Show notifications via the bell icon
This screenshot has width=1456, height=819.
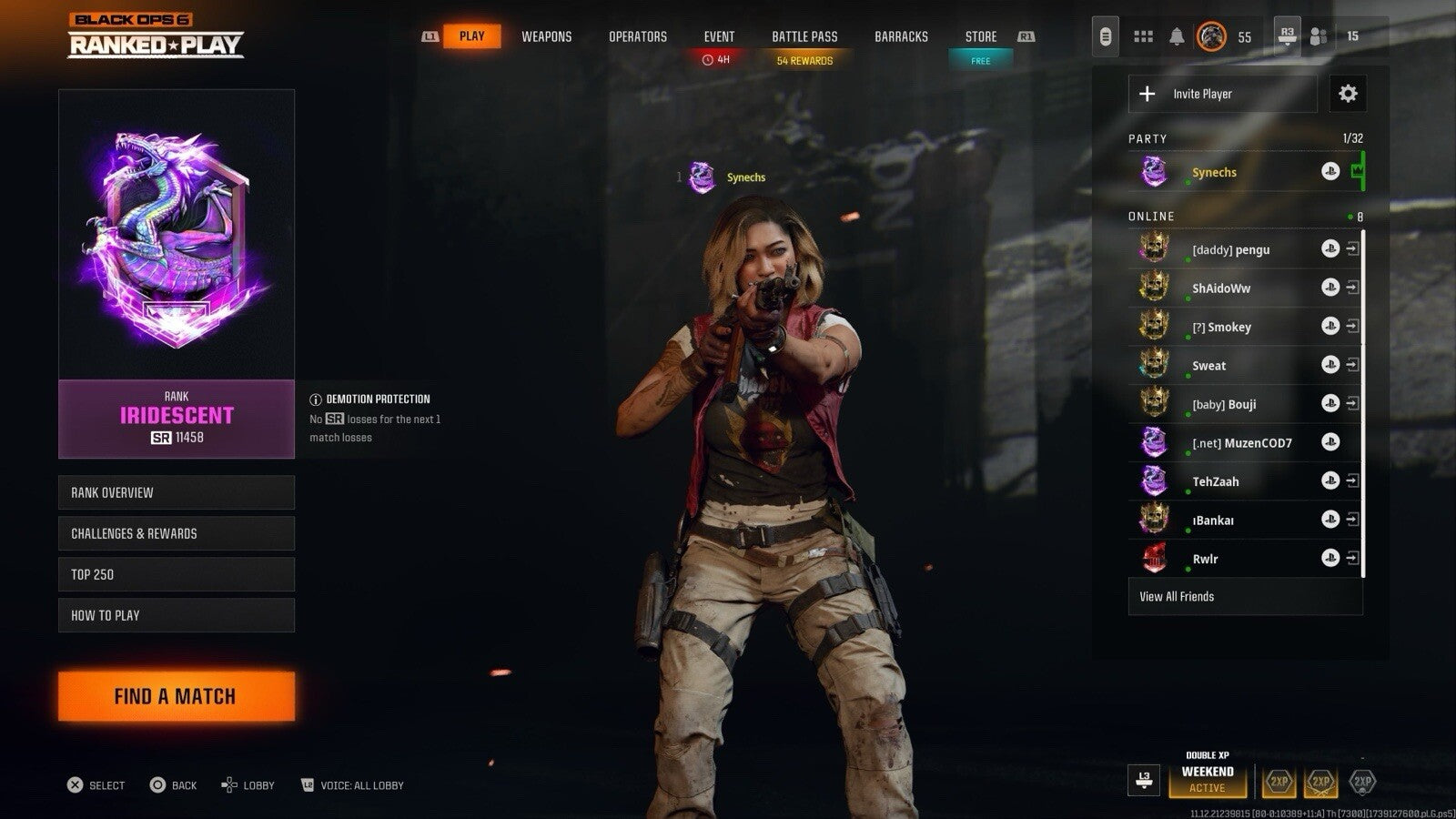click(1177, 36)
